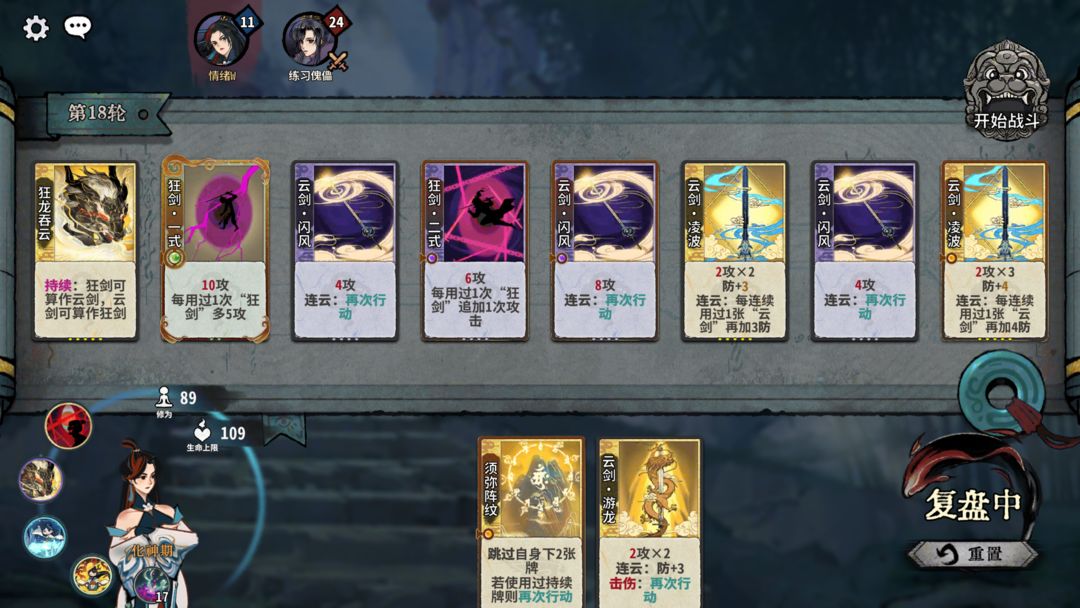1080x608 pixels.
Task: Select the 须弥阵纹 card in hand
Action: point(531,522)
